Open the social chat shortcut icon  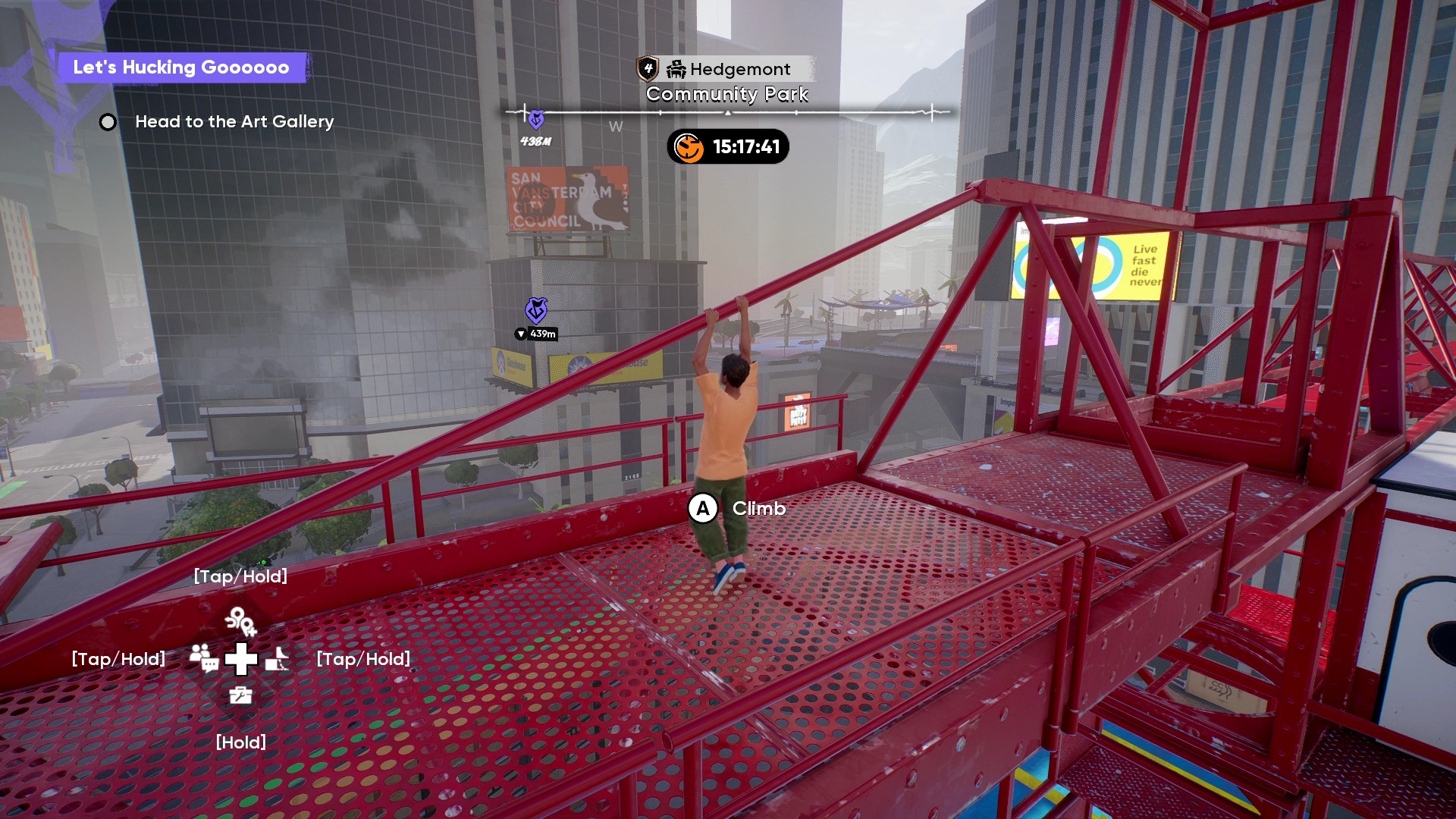[x=204, y=657]
